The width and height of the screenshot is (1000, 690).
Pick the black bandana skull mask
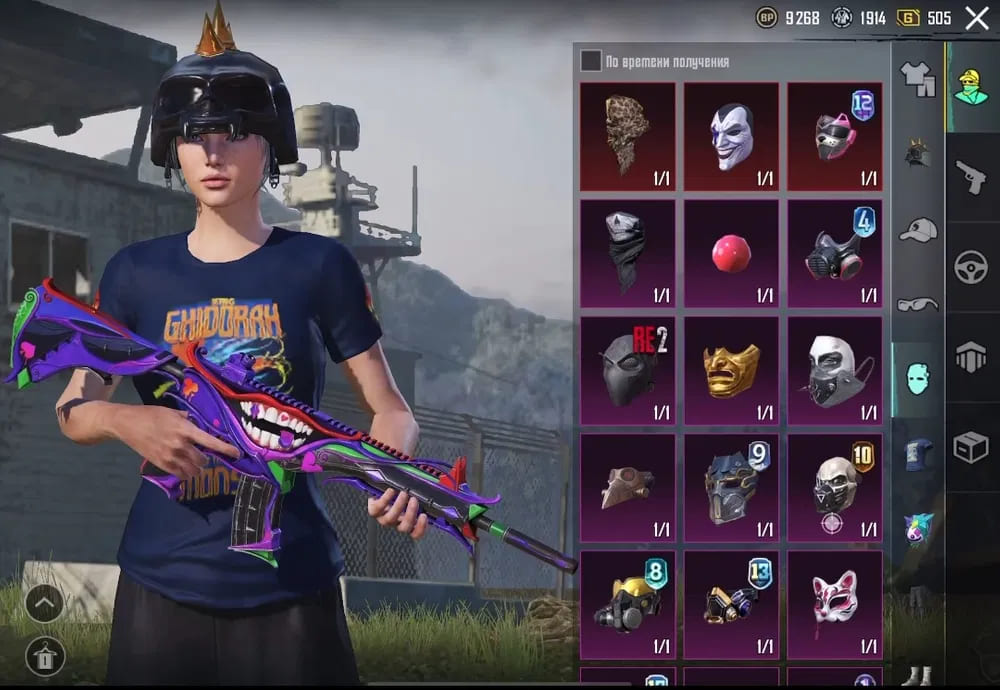coord(628,253)
